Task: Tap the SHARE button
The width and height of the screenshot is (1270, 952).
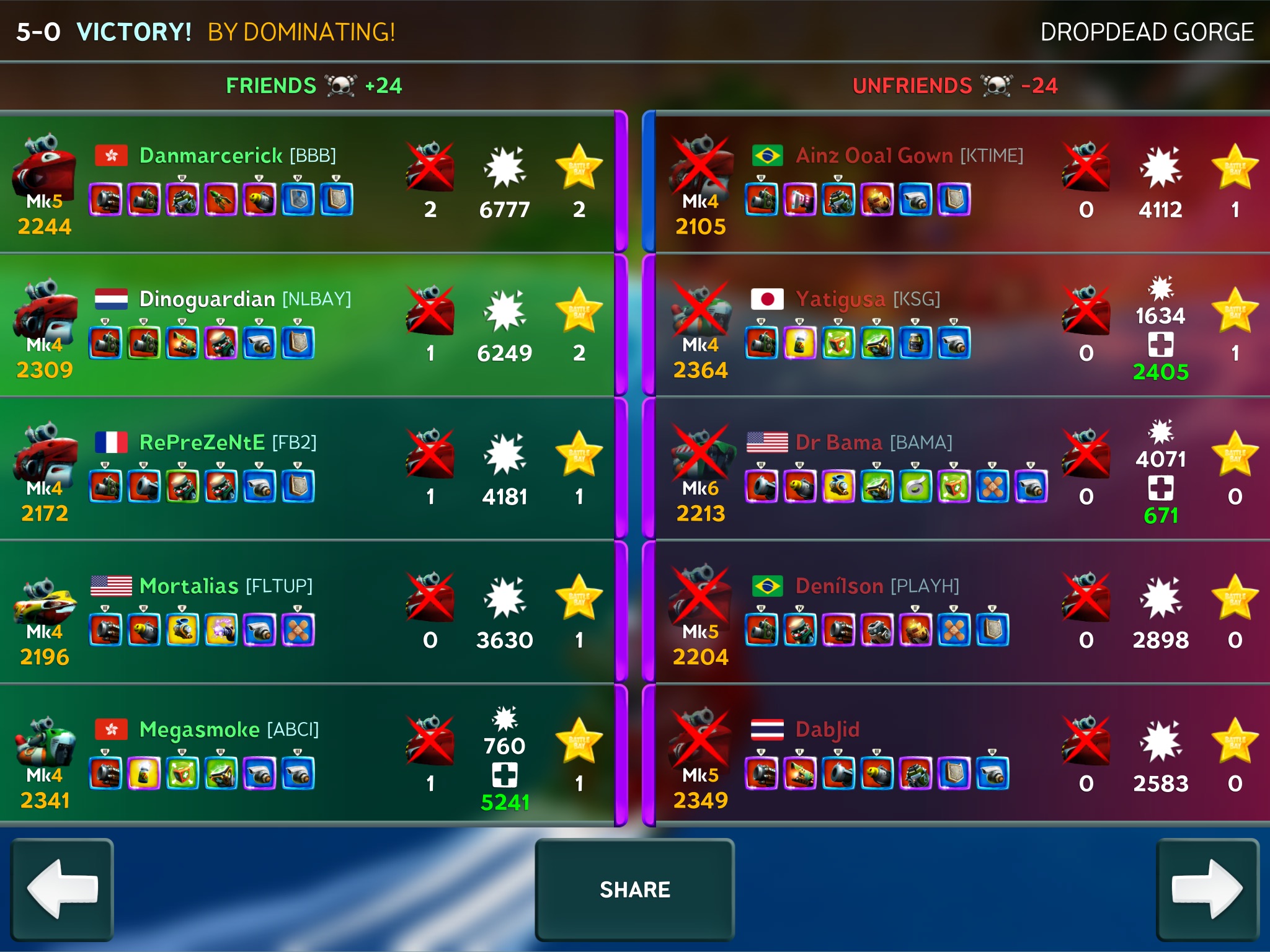Action: point(634,889)
